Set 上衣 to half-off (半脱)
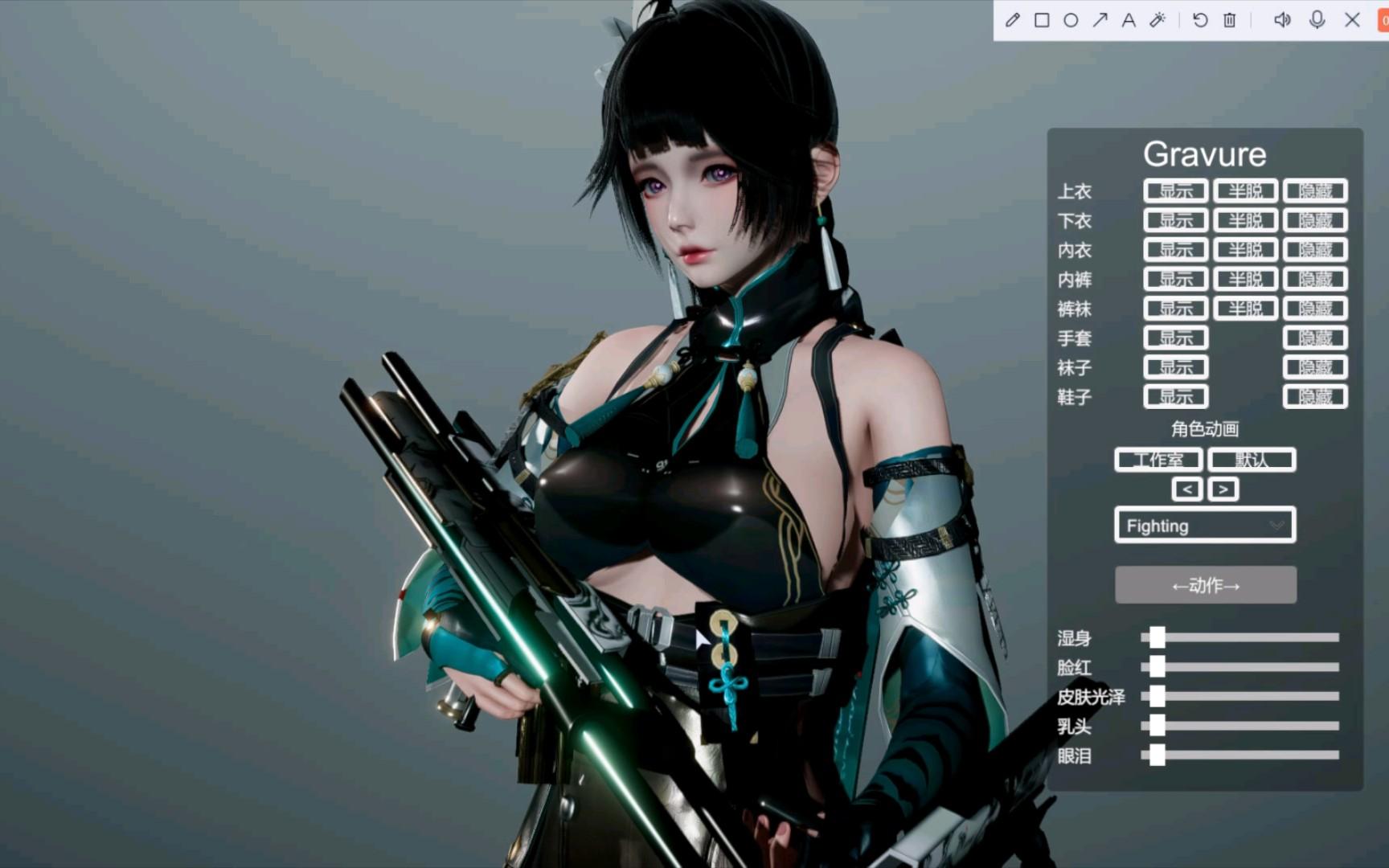The width and height of the screenshot is (1389, 868). [1245, 191]
